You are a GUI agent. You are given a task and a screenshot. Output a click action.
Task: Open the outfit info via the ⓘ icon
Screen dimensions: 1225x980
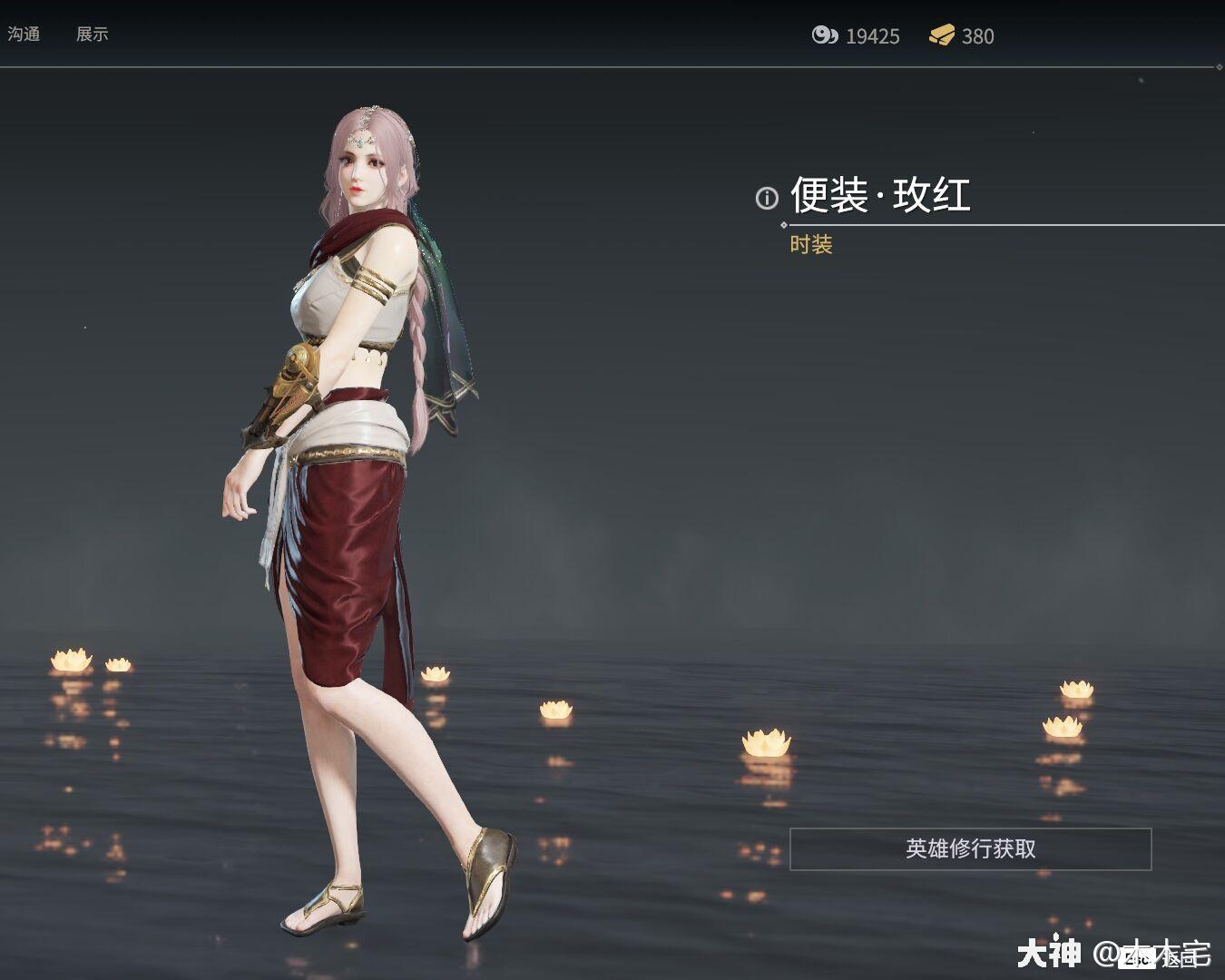(x=768, y=197)
